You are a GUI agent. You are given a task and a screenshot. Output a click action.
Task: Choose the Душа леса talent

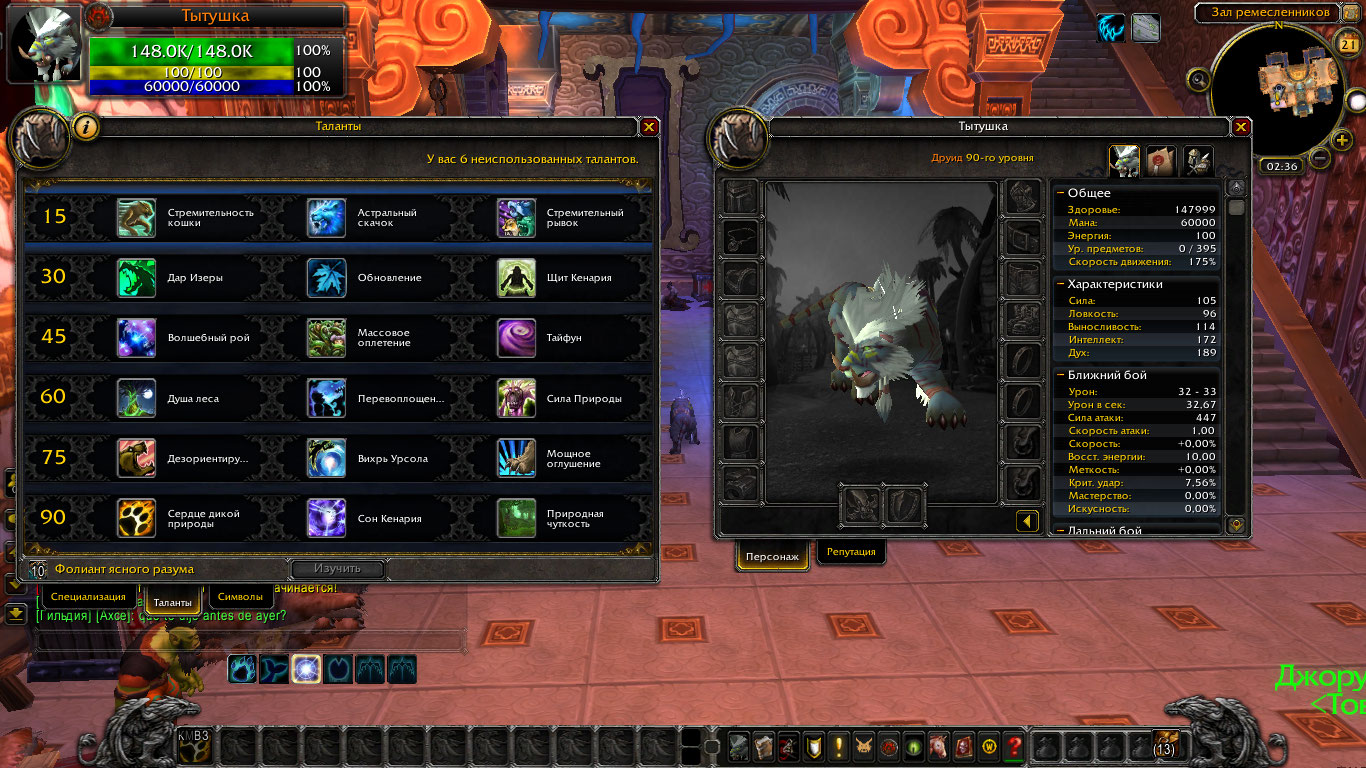click(137, 398)
